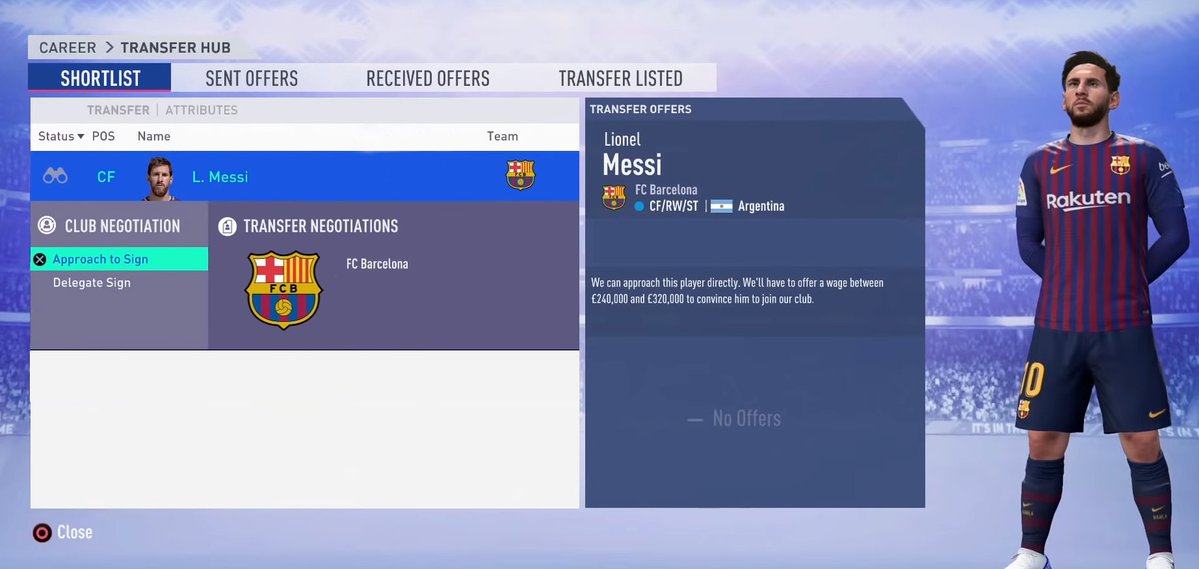Switch to the Shortlist tab
The image size is (1199, 569).
point(100,78)
